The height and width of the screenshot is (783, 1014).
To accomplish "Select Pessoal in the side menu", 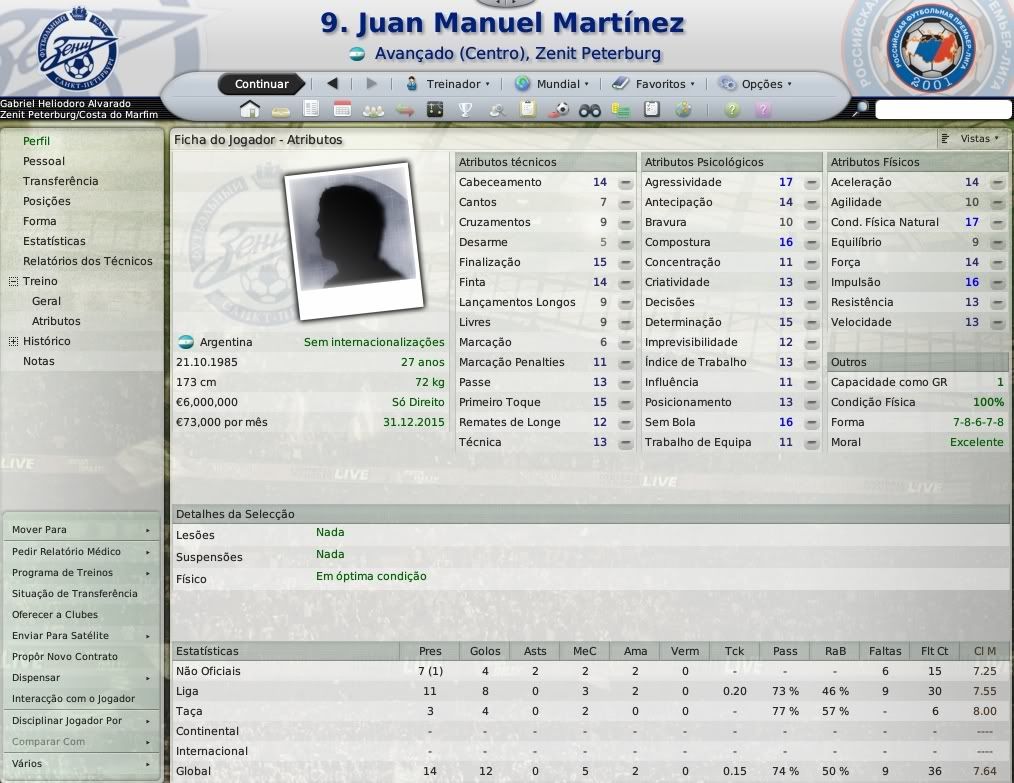I will point(44,161).
